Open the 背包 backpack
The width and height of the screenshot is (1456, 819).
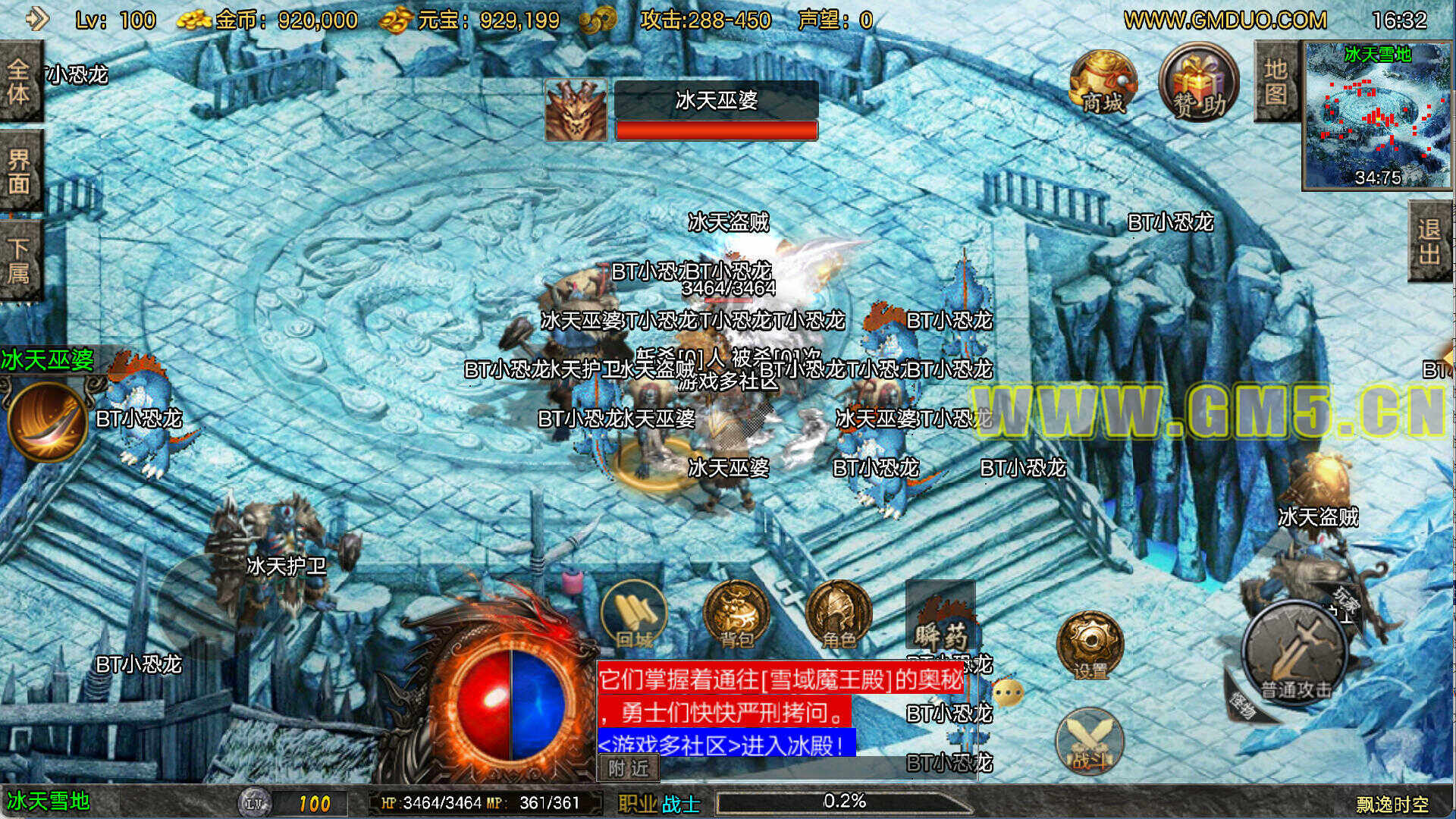(736, 616)
